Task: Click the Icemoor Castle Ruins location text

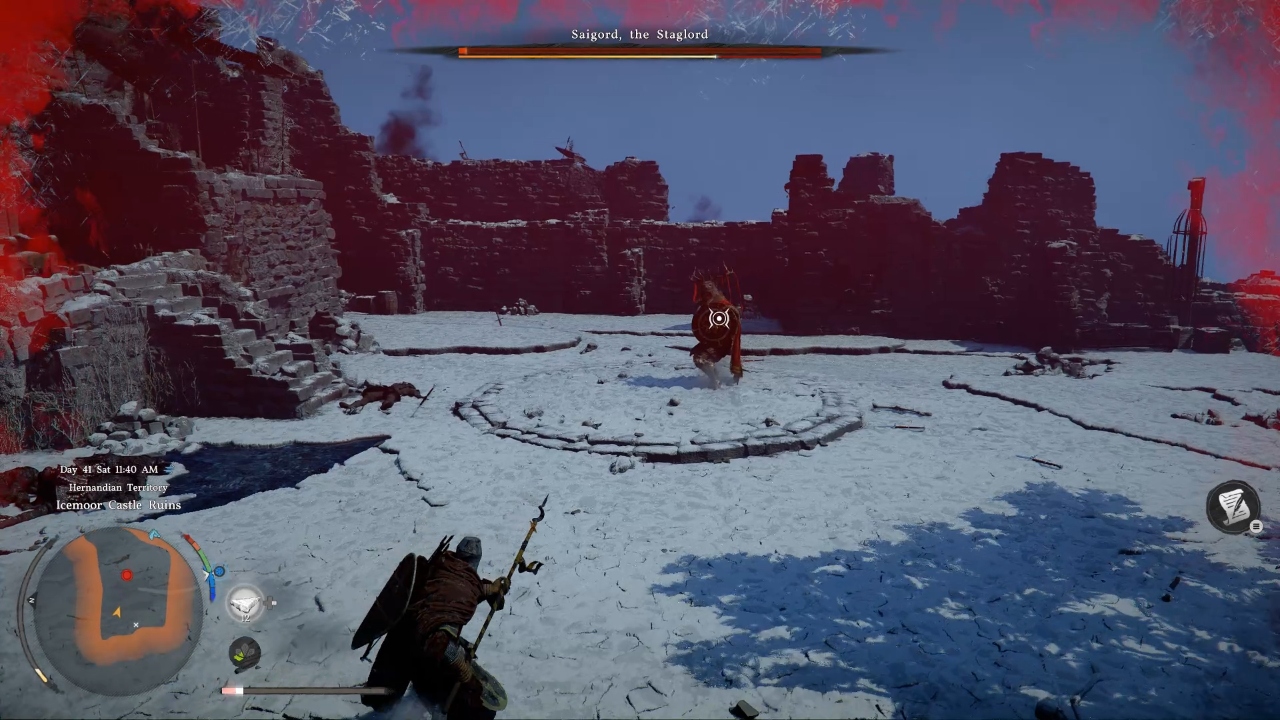Action: [x=120, y=505]
